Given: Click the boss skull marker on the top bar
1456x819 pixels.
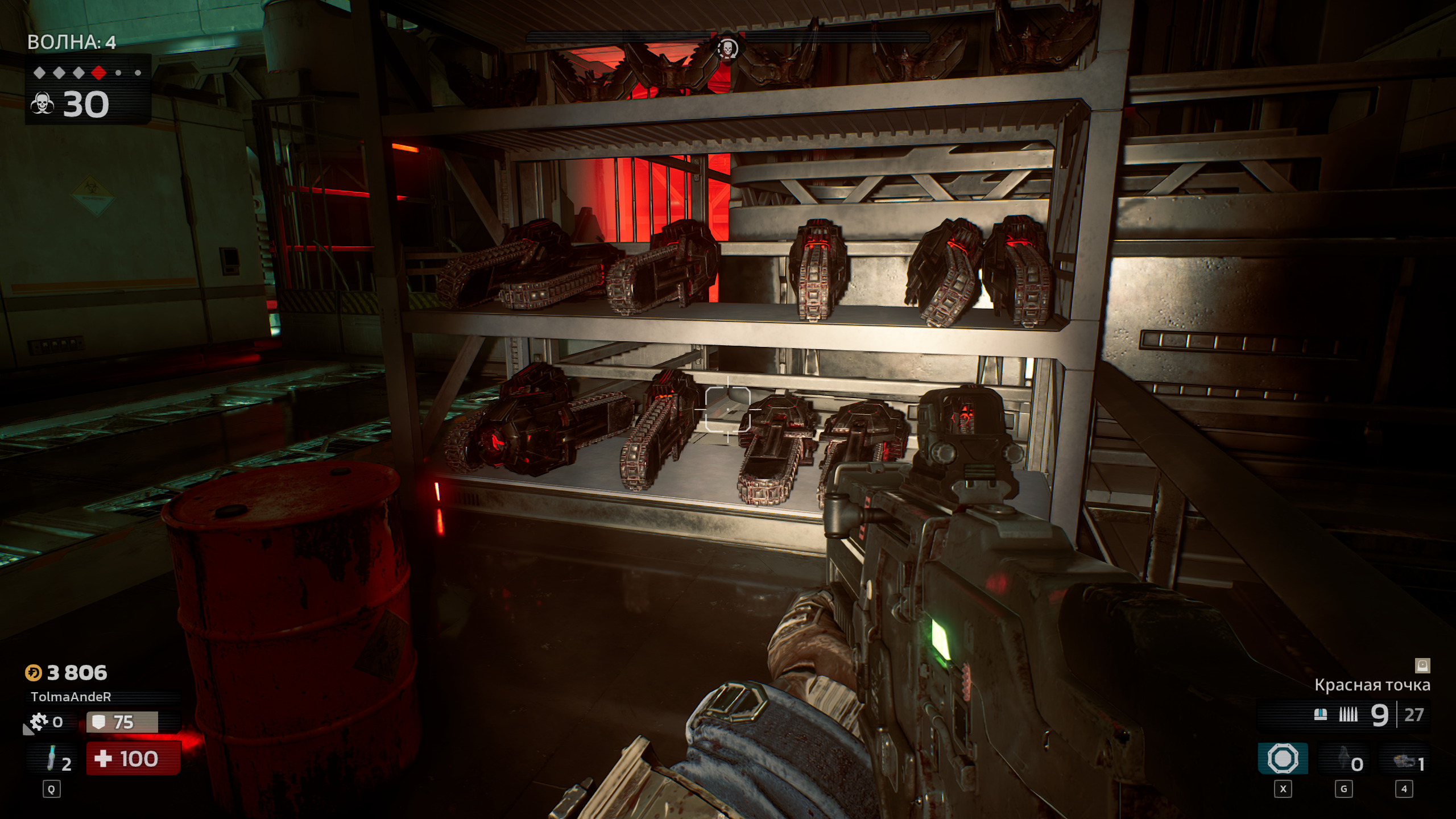Looking at the screenshot, I should pos(727,48).
